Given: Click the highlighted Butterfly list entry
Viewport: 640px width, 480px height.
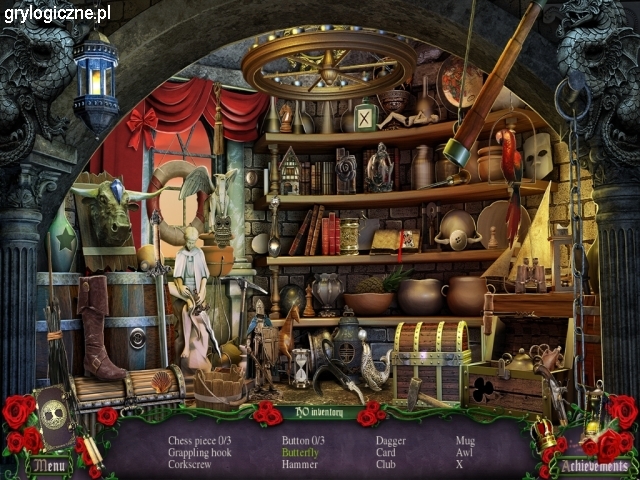Looking at the screenshot, I should tap(300, 452).
